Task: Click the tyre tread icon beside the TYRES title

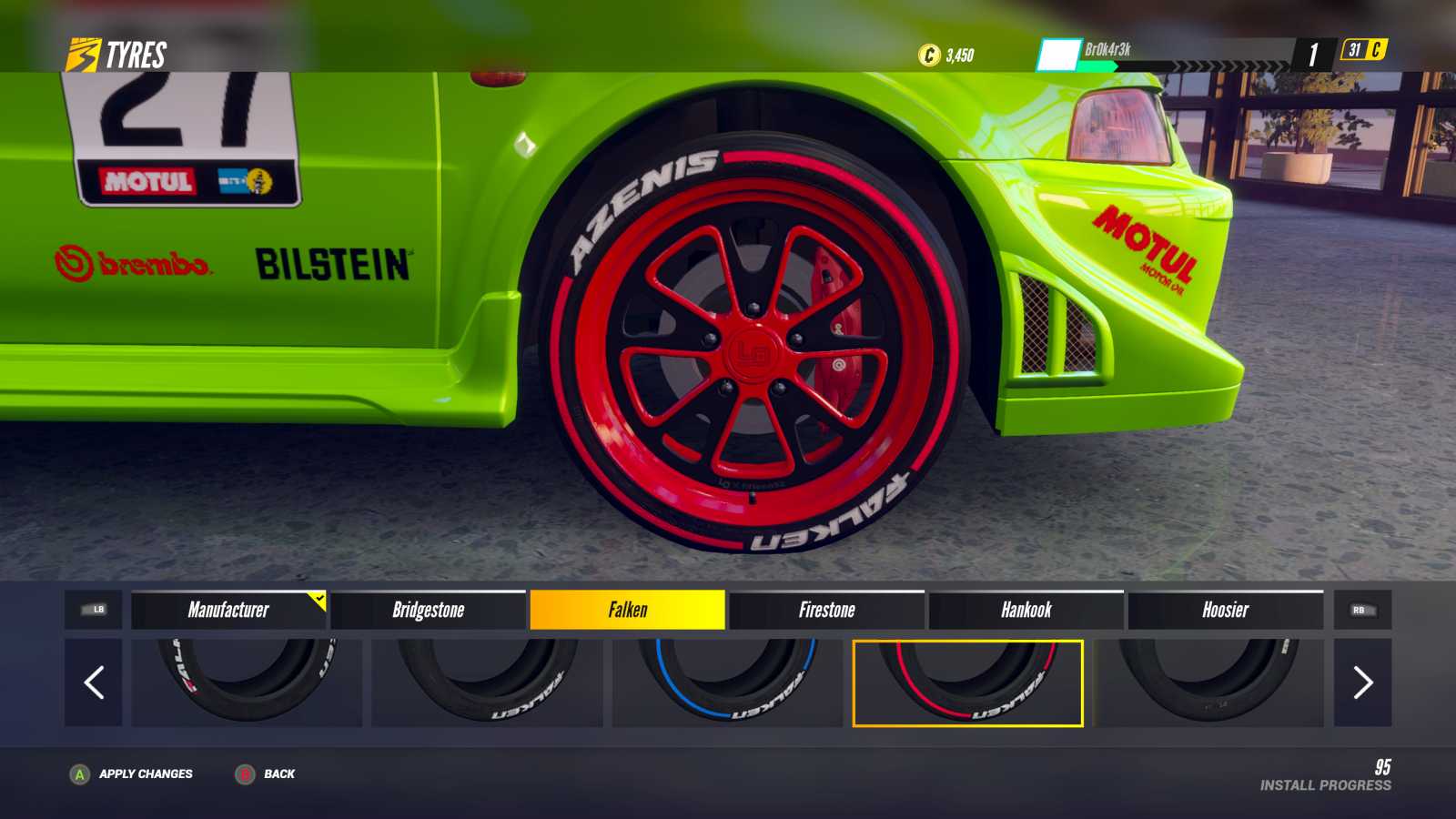Action: tap(82, 55)
